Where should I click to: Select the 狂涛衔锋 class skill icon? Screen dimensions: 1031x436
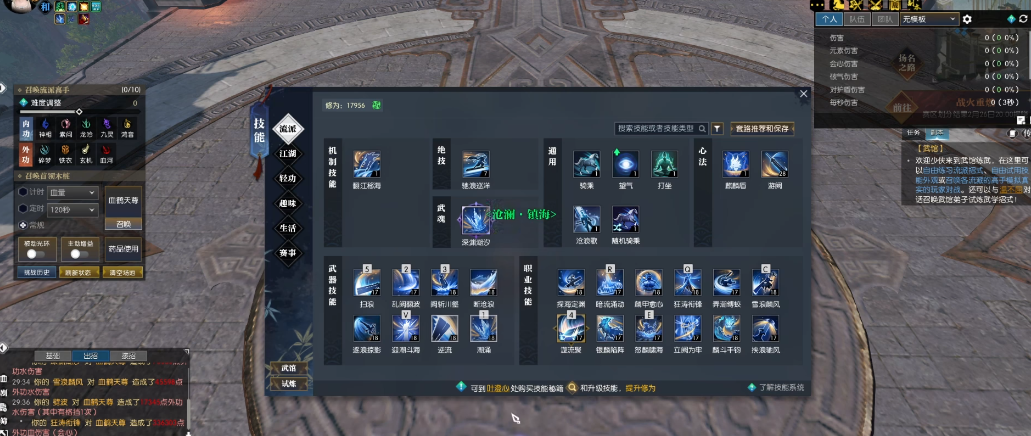[686, 281]
